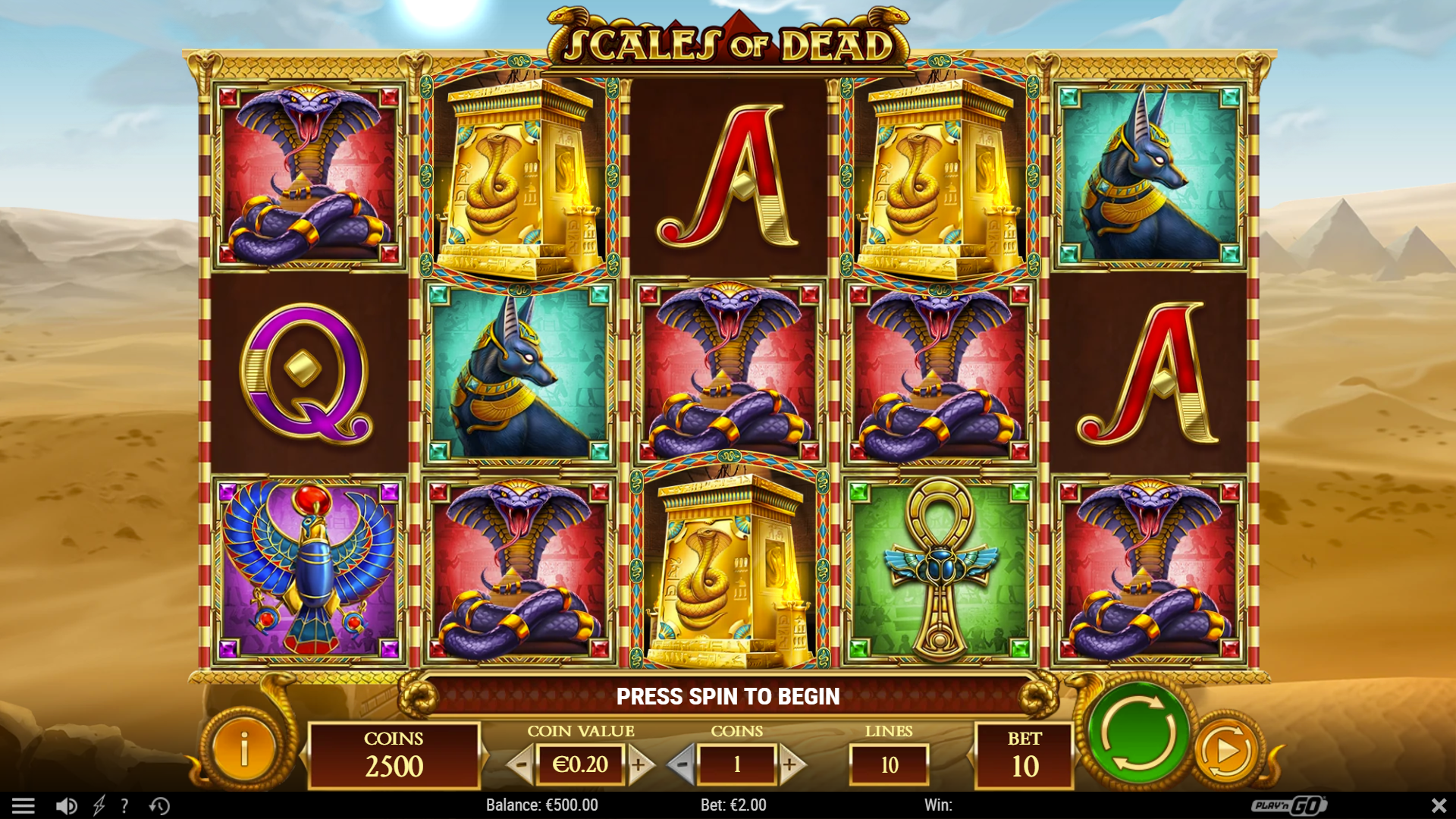Viewport: 1456px width, 819px height.
Task: Toggle the sound speaker icon
Action: click(x=67, y=805)
